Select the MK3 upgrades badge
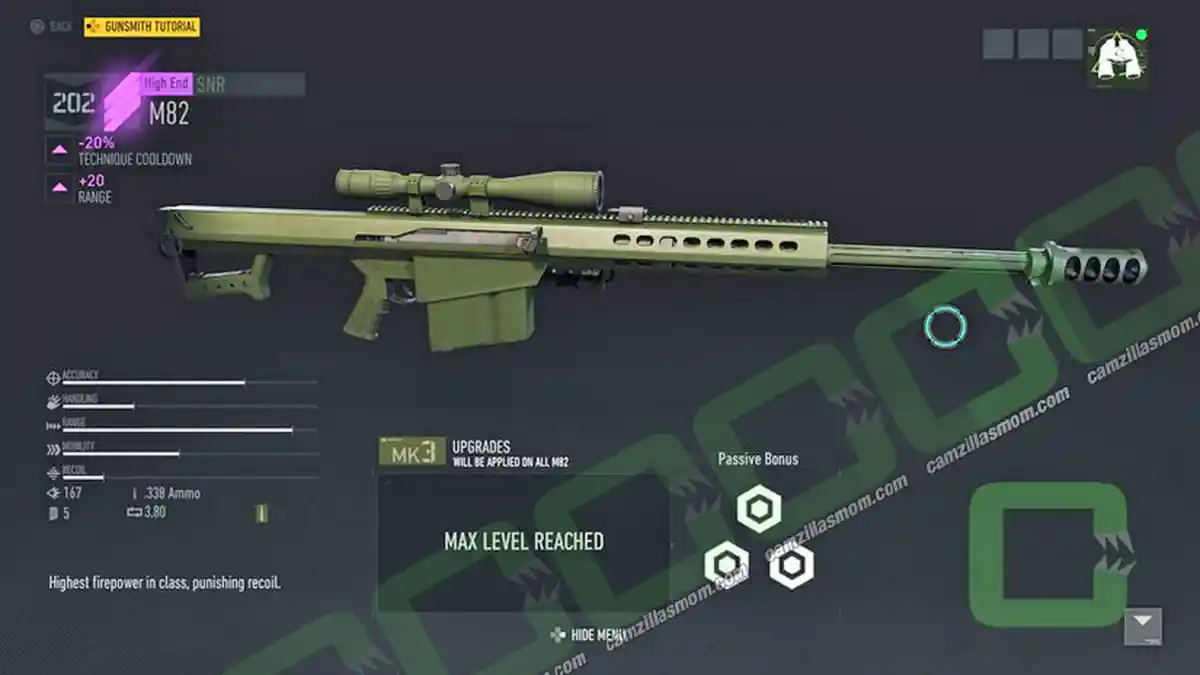The width and height of the screenshot is (1200, 675). click(412, 452)
